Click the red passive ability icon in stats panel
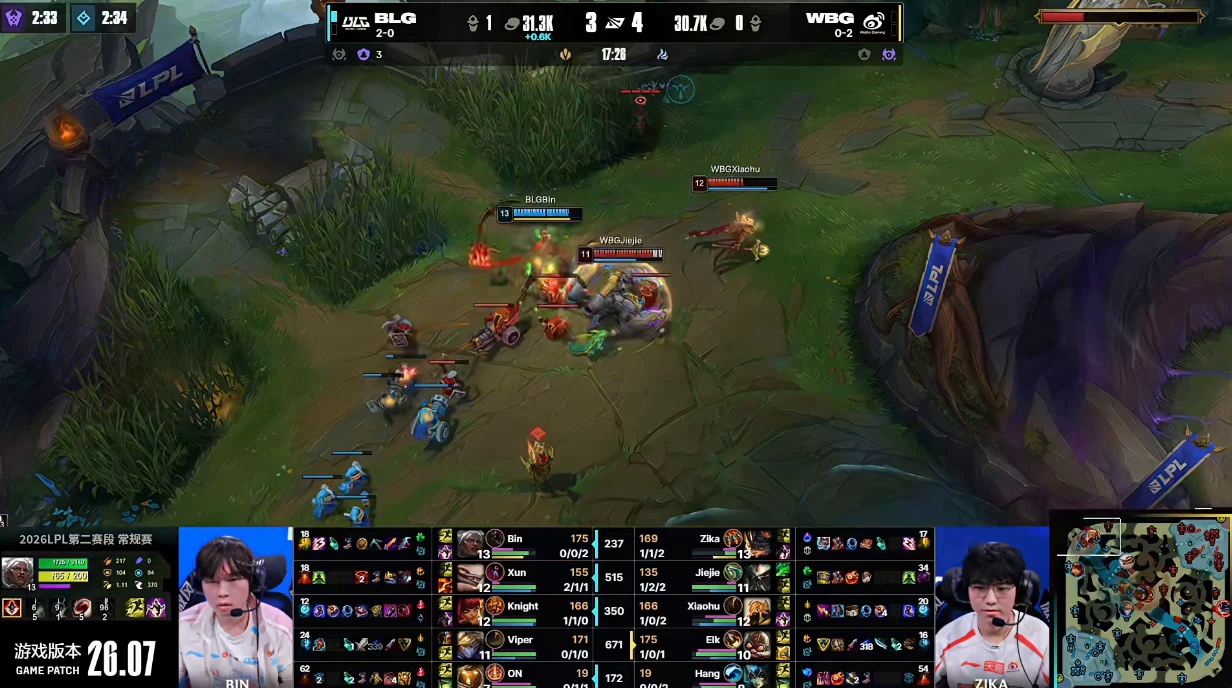 tap(12, 607)
